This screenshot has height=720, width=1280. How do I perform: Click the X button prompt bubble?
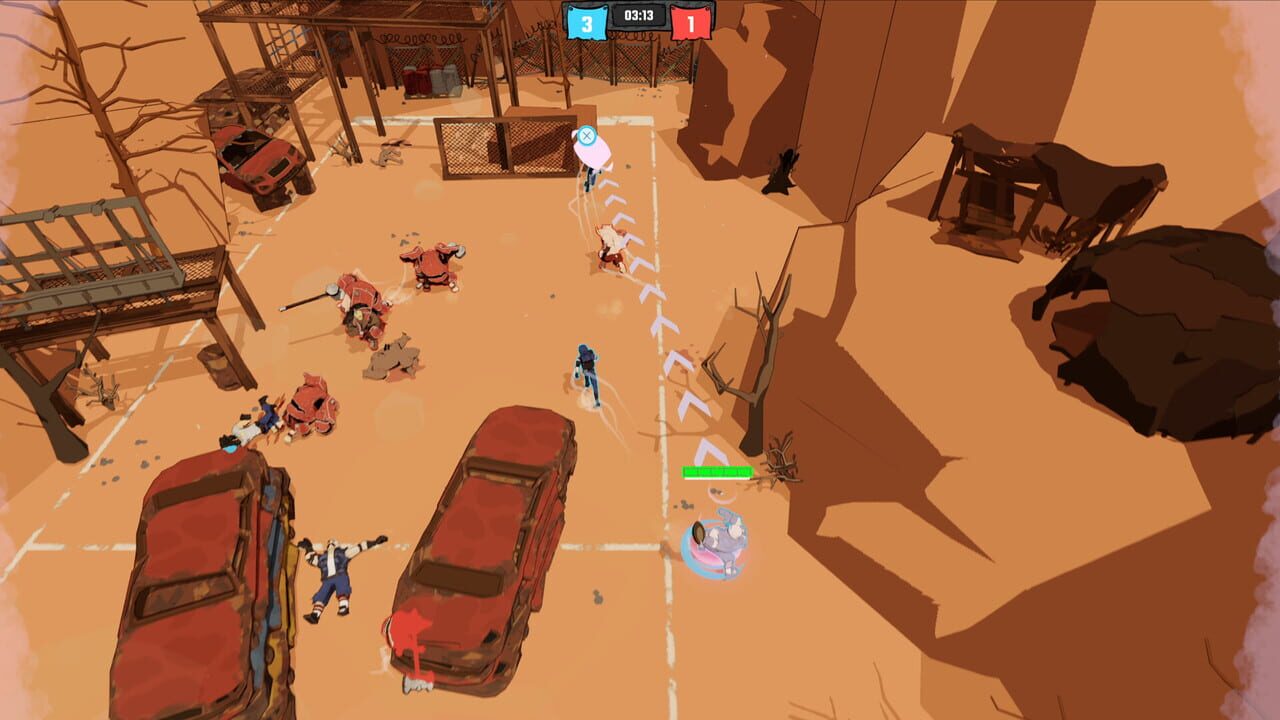click(x=588, y=135)
